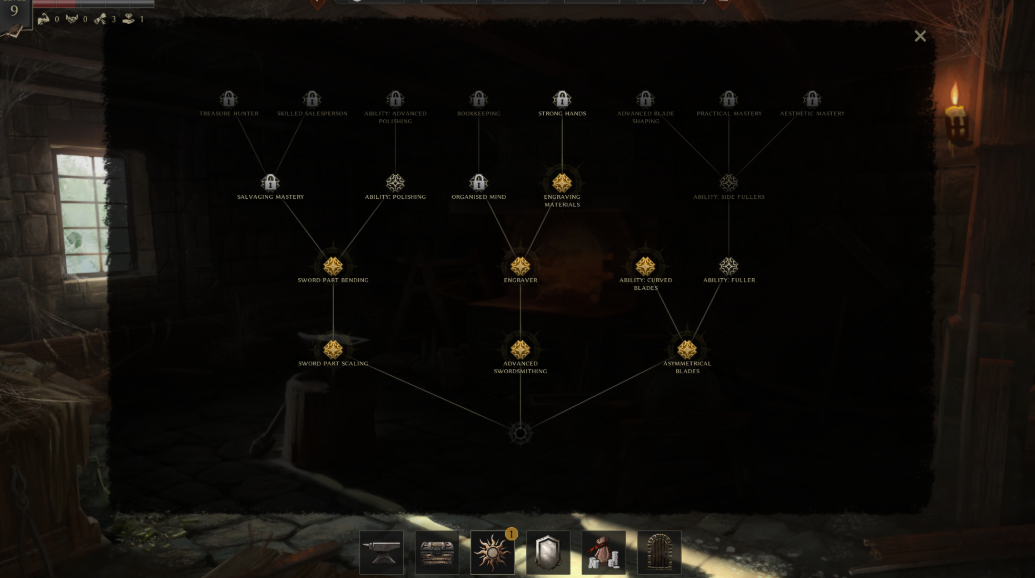Close the skill tree panel
Screen dimensions: 1035x578
pyautogui.click(x=920, y=36)
